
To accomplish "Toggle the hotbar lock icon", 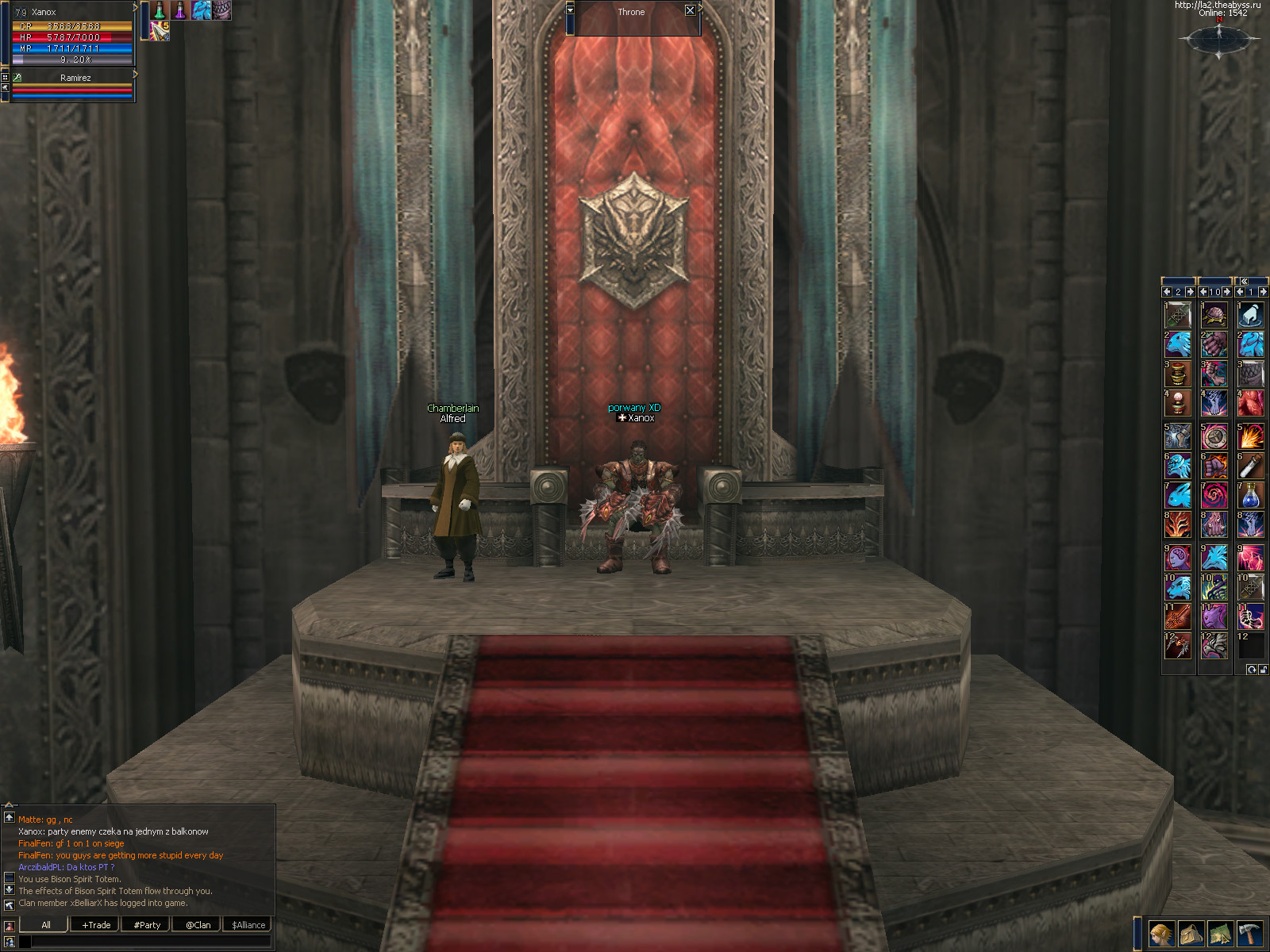I will pyautogui.click(x=1262, y=670).
